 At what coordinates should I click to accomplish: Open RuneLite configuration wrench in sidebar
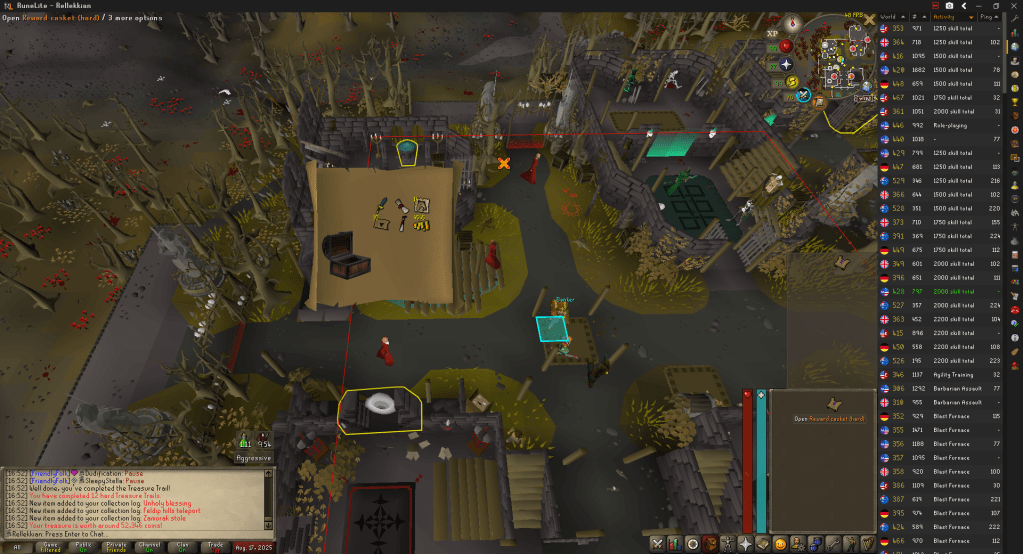(x=1015, y=17)
